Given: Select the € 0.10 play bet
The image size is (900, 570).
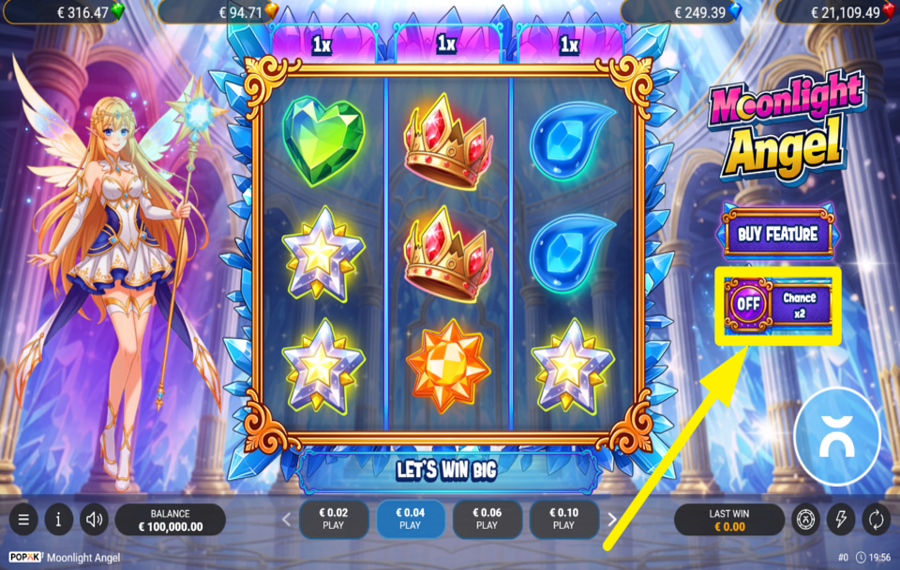Looking at the screenshot, I should tap(564, 519).
